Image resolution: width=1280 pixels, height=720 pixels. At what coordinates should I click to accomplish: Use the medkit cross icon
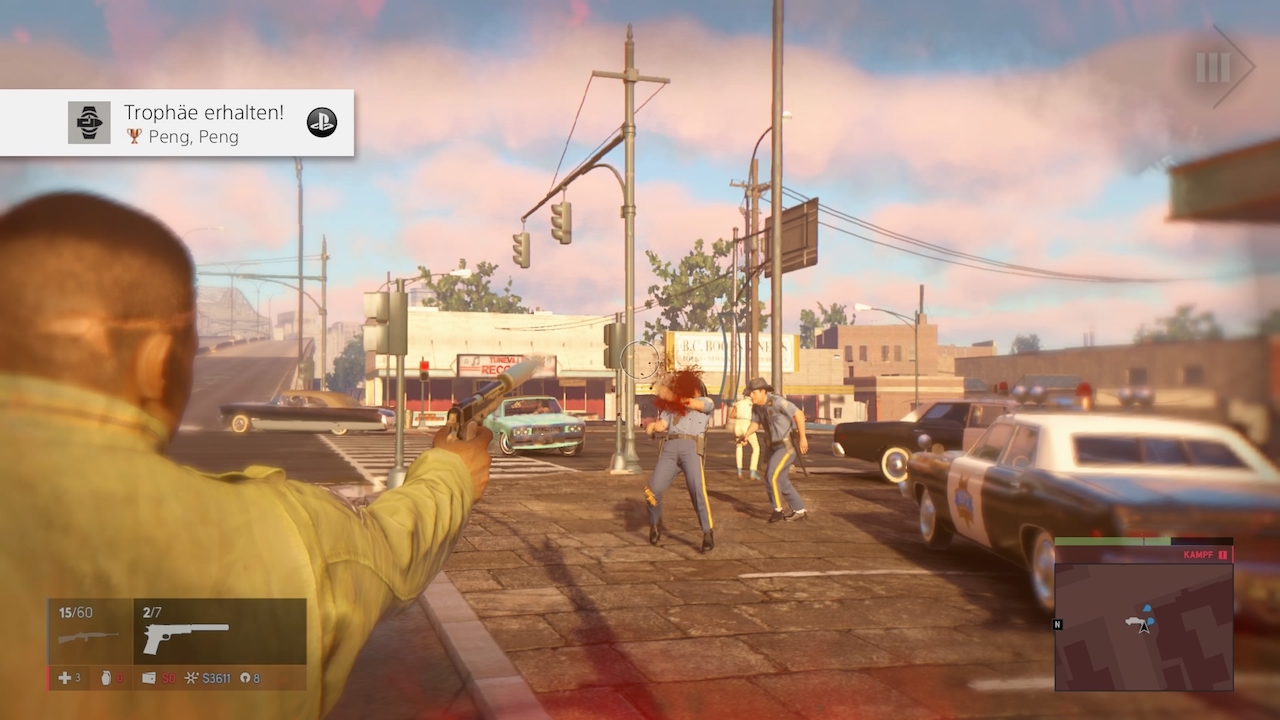65,678
